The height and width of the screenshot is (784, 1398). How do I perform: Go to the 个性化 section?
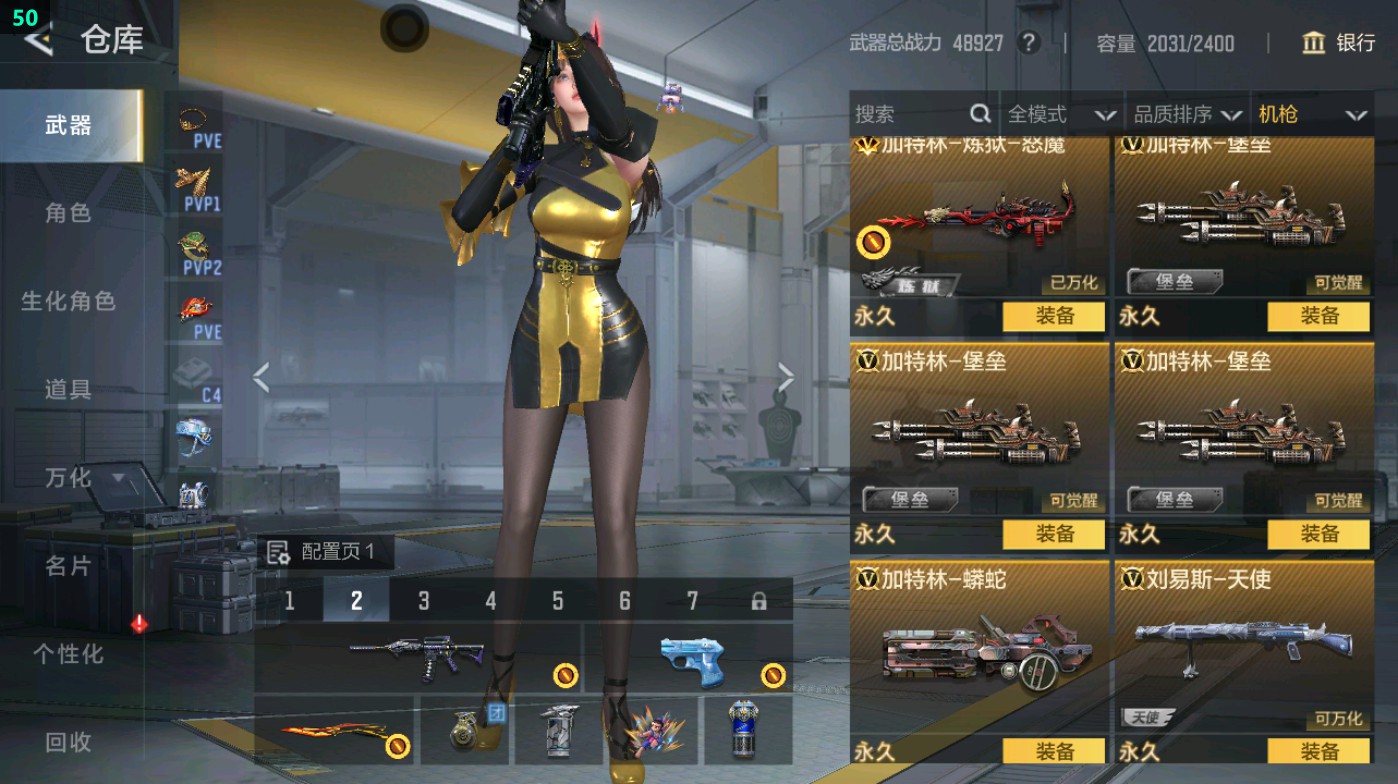click(68, 654)
